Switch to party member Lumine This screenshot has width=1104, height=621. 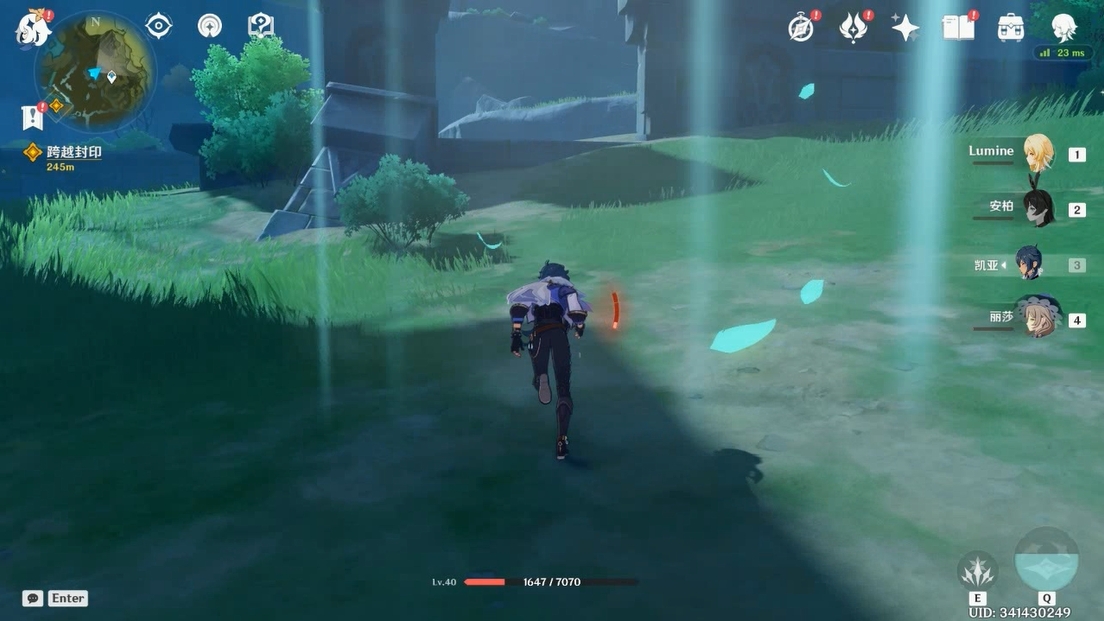point(1037,153)
